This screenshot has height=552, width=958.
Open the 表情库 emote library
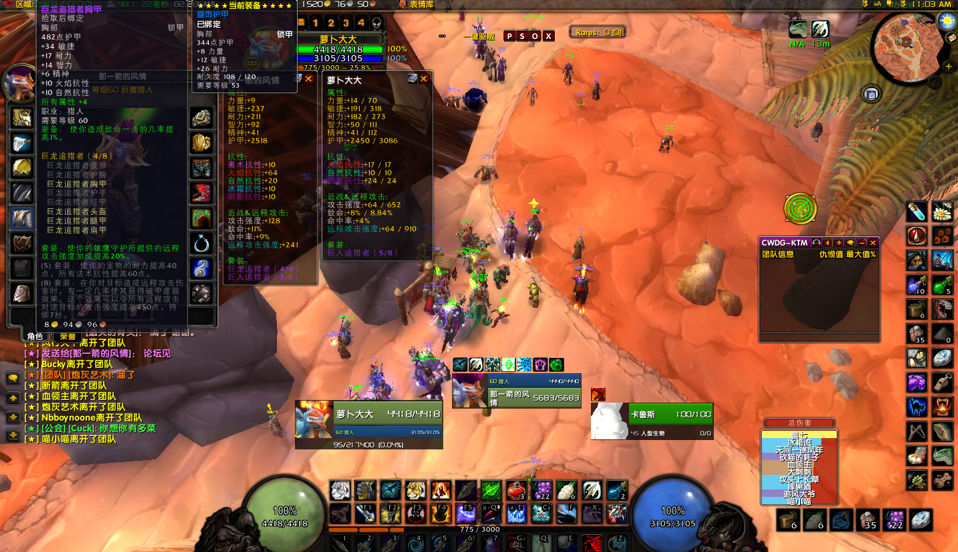click(418, 5)
